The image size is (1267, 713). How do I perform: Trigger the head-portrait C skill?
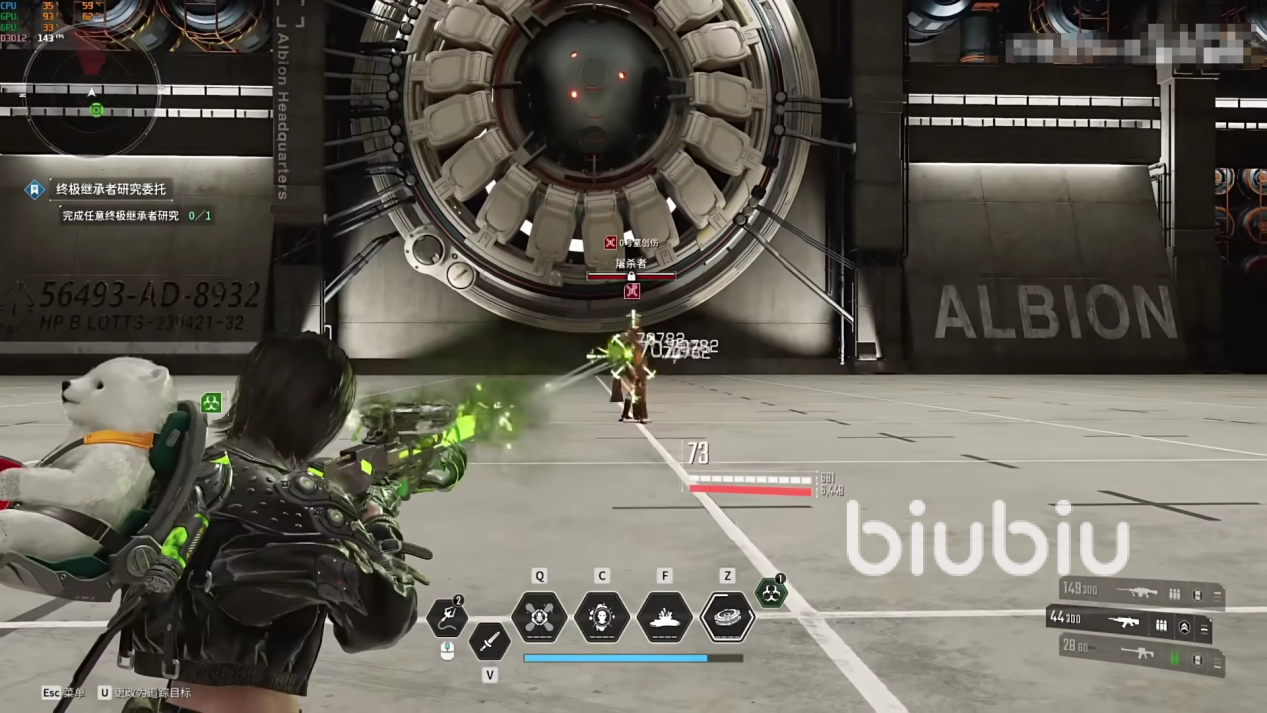pos(602,617)
